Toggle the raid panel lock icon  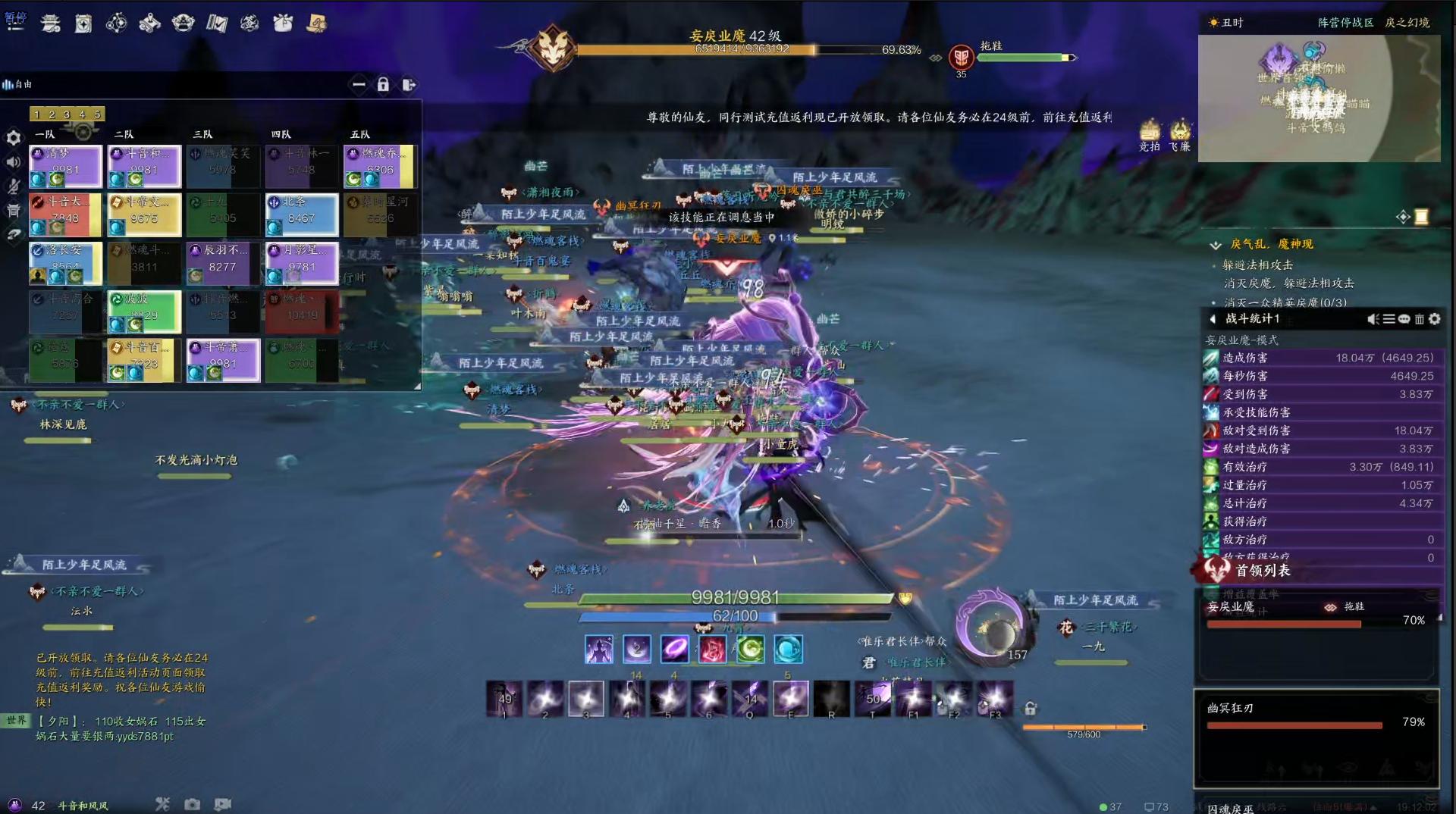[383, 84]
